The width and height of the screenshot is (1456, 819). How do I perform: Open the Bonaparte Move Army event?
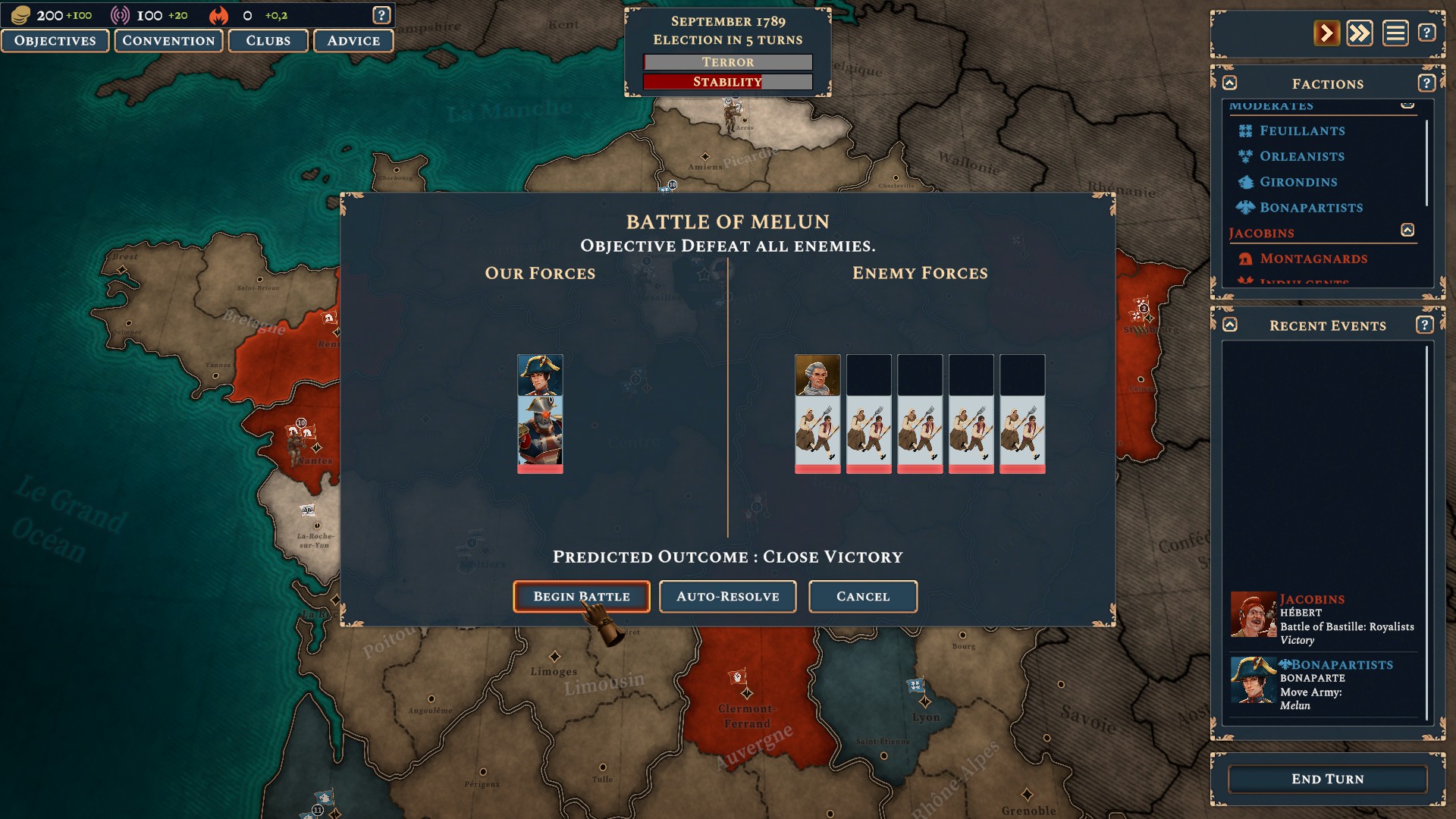1323,685
